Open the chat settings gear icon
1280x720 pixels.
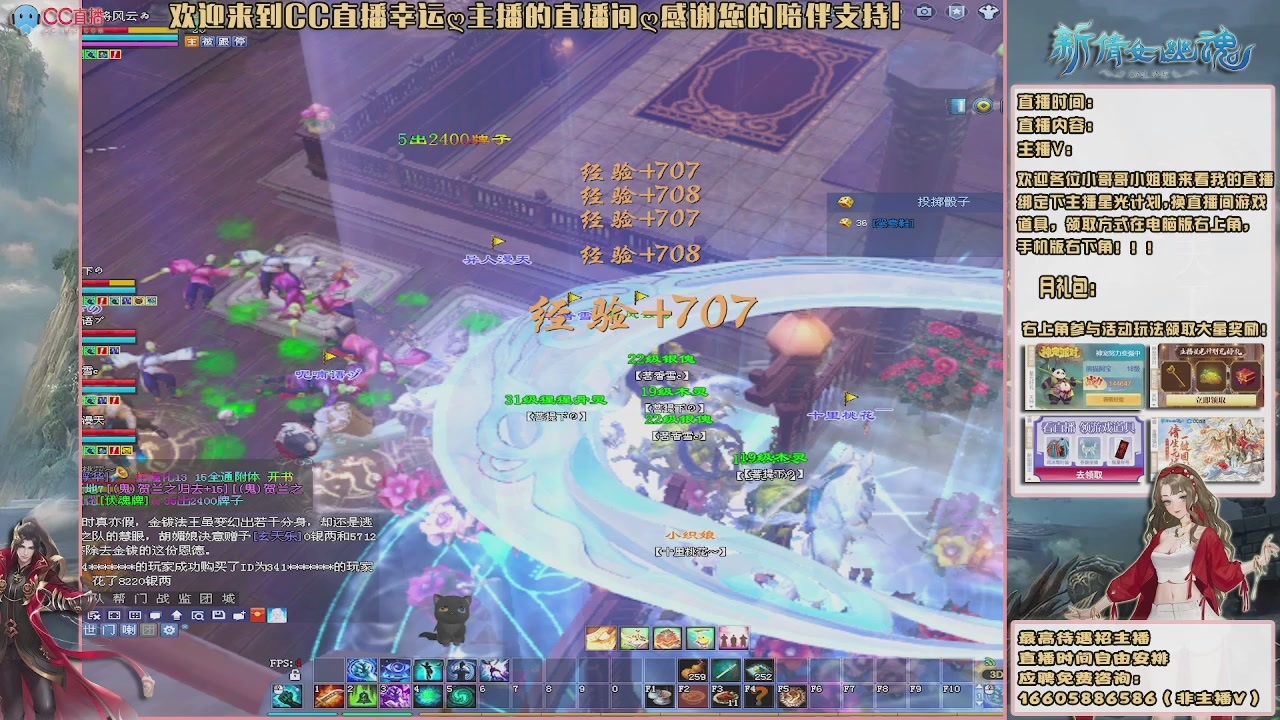click(x=169, y=630)
